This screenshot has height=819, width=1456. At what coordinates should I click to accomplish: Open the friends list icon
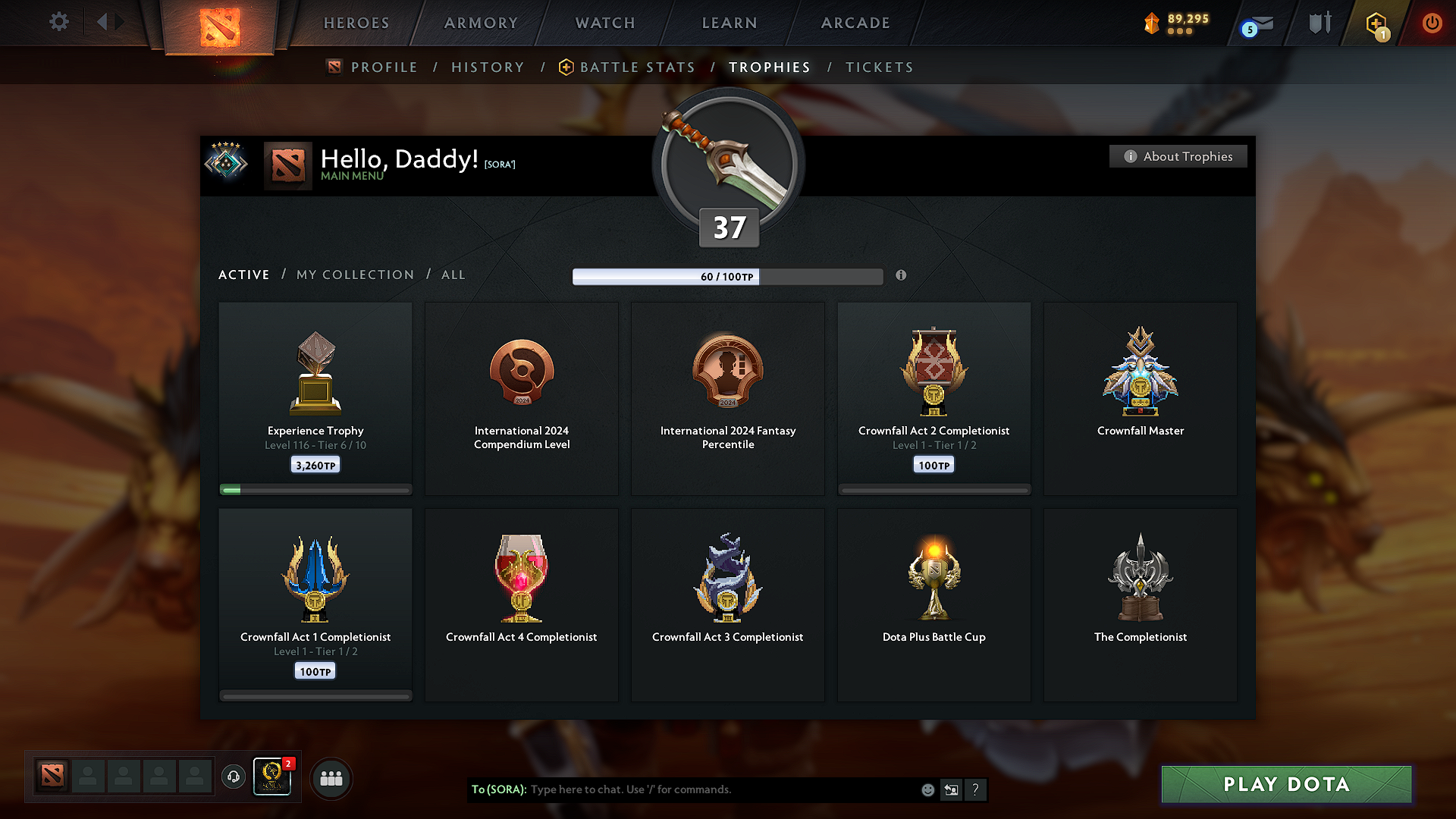331,777
